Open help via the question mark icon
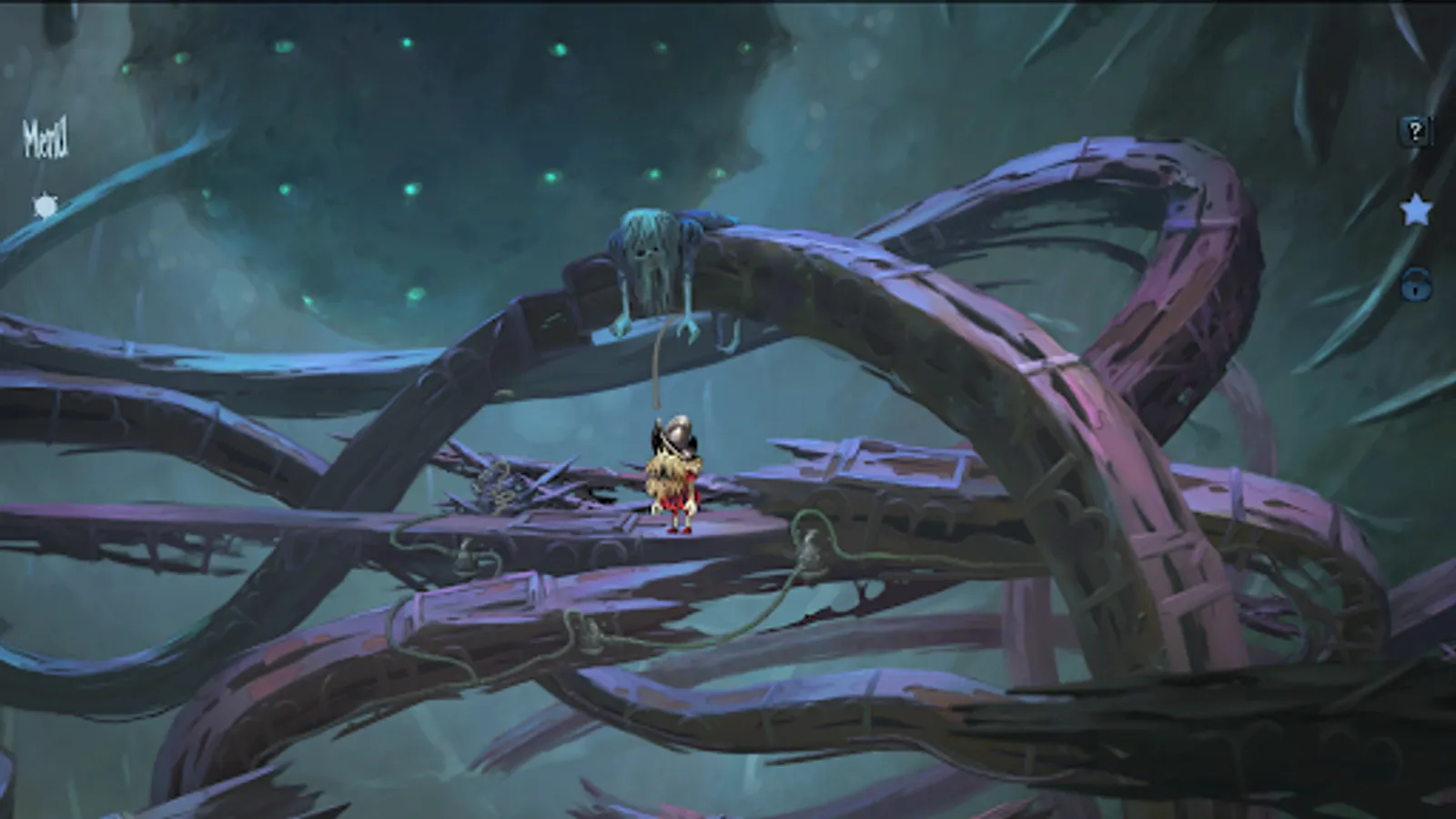This screenshot has width=1456, height=819. point(1413,131)
